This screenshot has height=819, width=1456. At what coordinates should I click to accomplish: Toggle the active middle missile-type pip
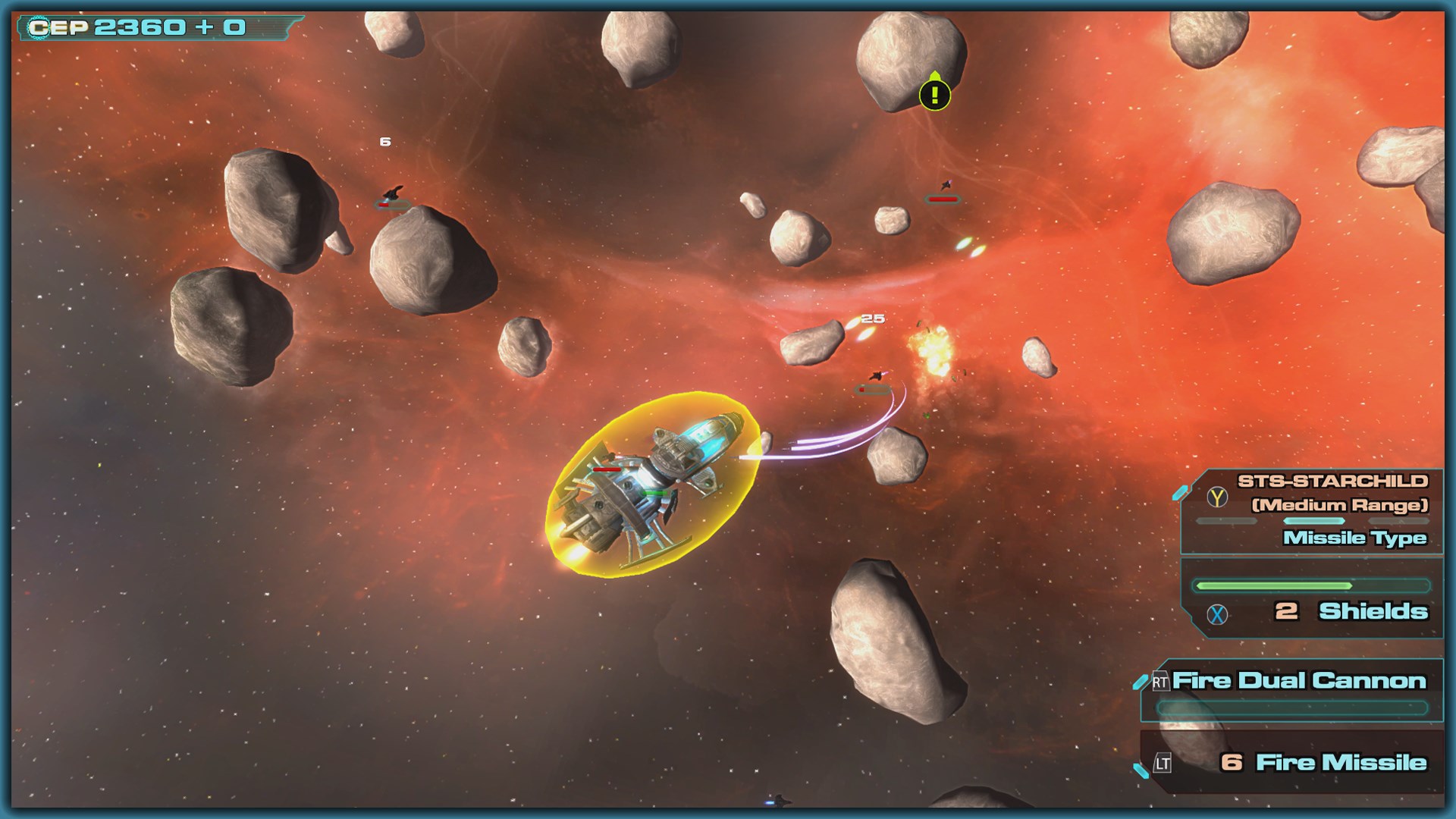point(1313,521)
